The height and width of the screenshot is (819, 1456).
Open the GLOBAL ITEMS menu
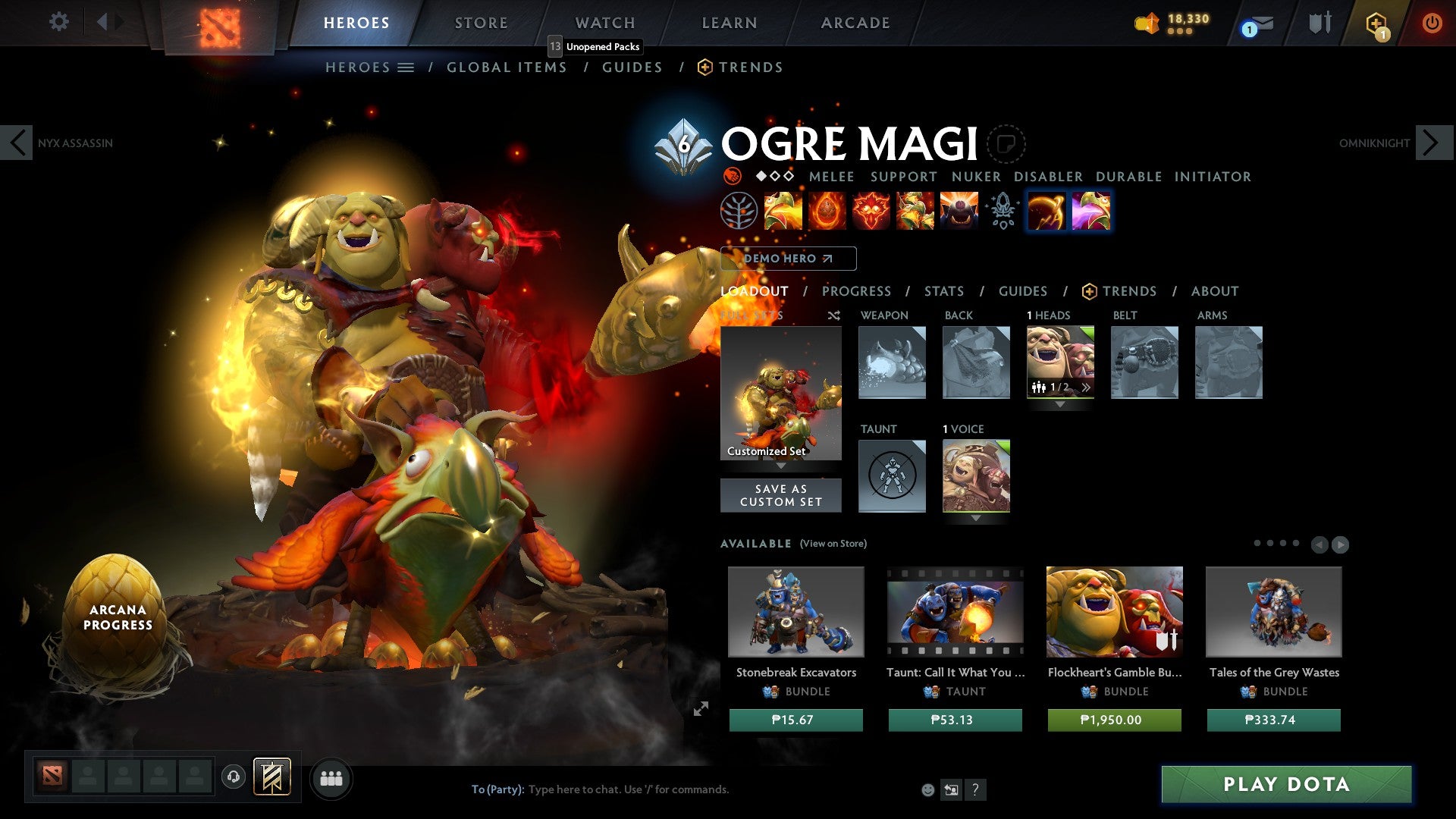(x=507, y=67)
